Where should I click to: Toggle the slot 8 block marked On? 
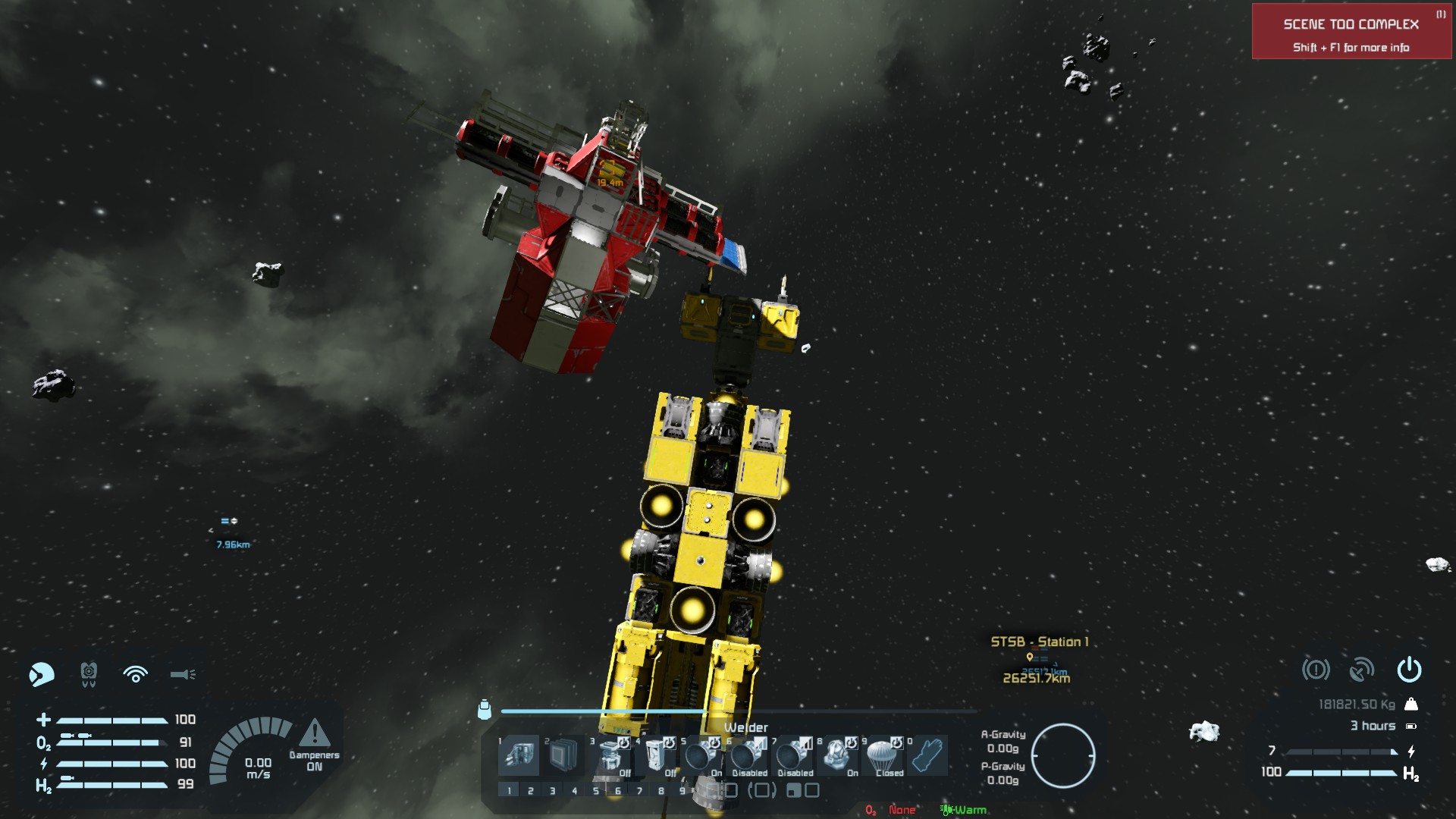click(836, 755)
